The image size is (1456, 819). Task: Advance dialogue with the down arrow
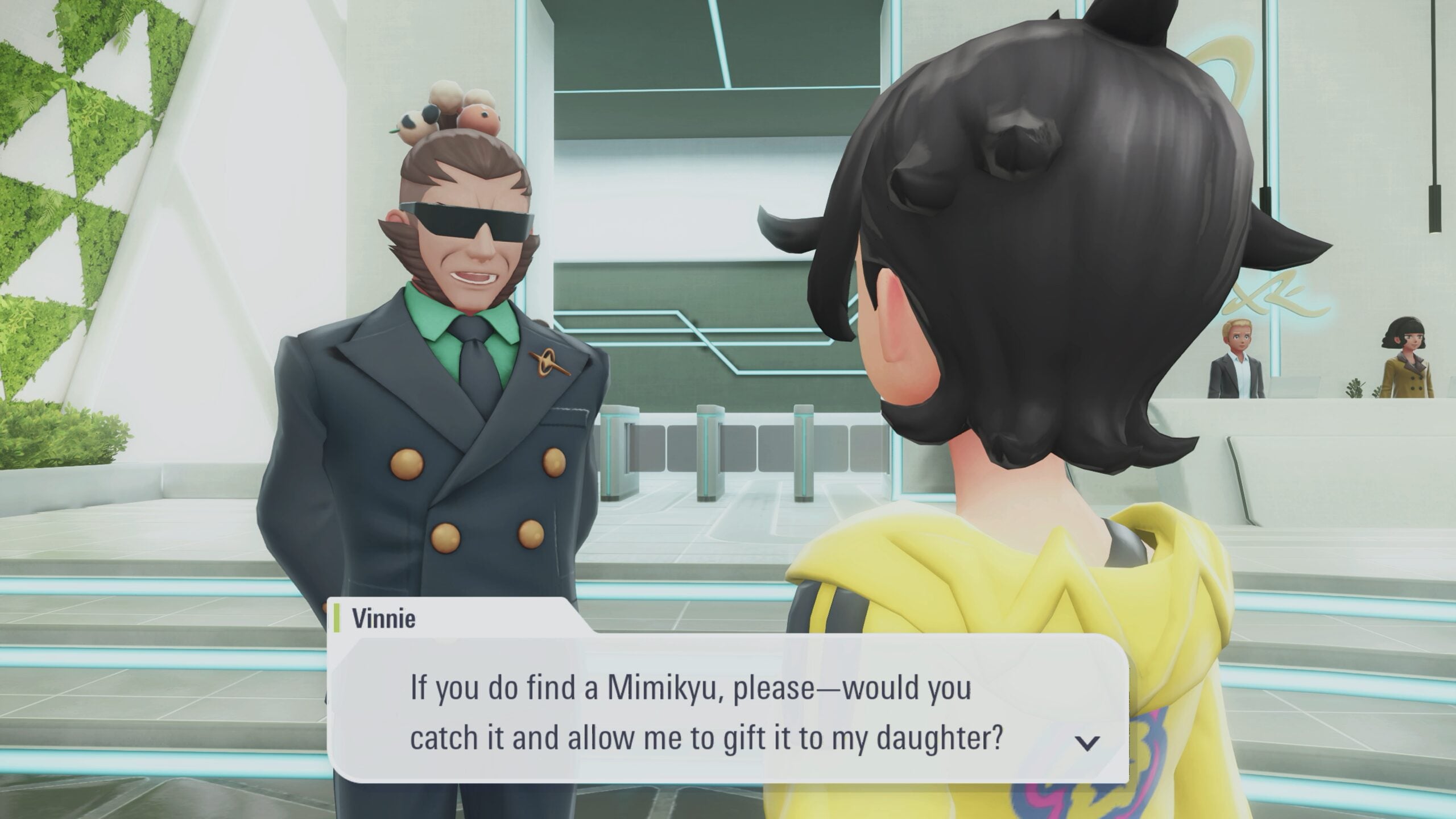coord(1087,743)
